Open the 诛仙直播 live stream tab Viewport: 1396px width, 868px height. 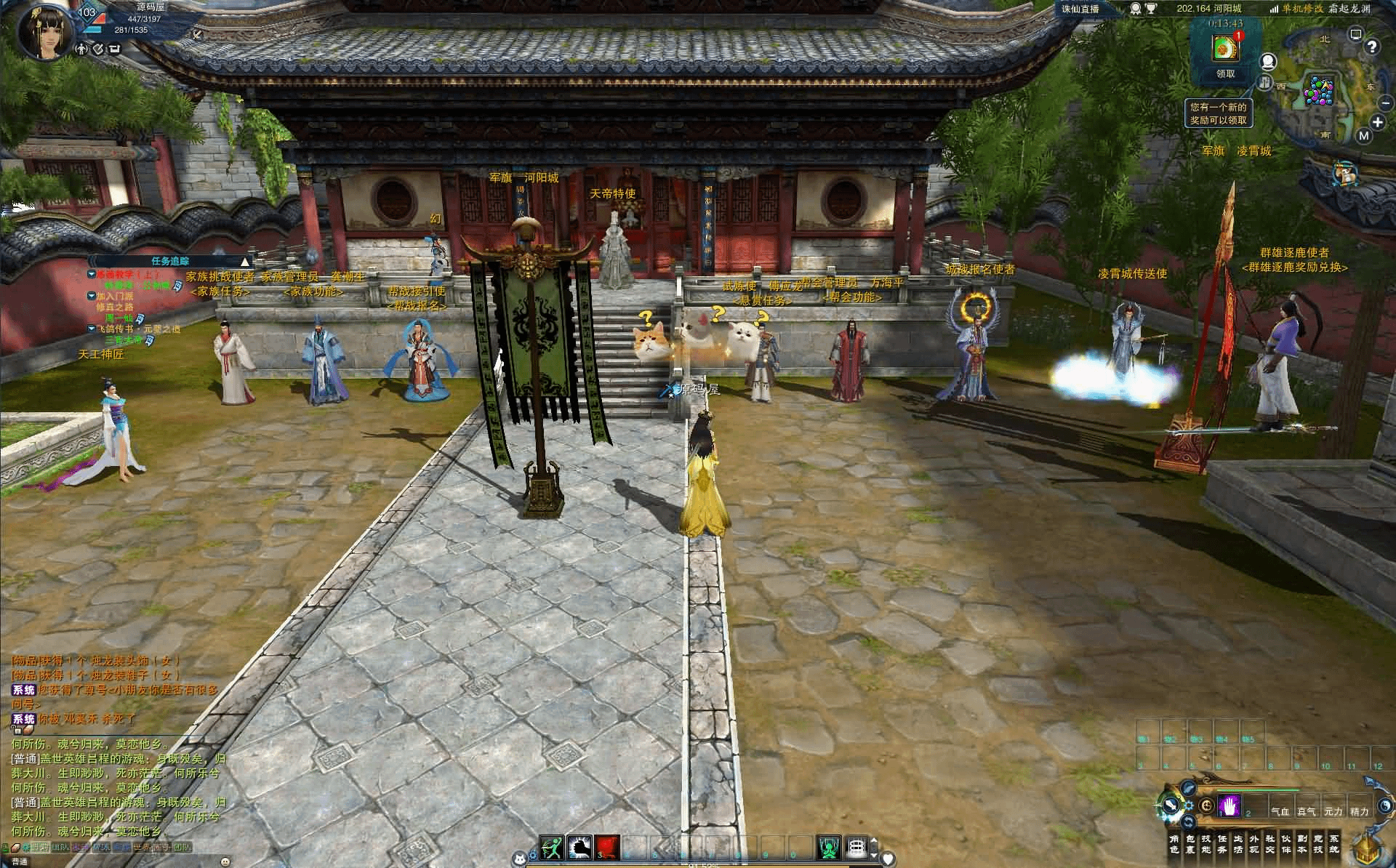(1080, 9)
